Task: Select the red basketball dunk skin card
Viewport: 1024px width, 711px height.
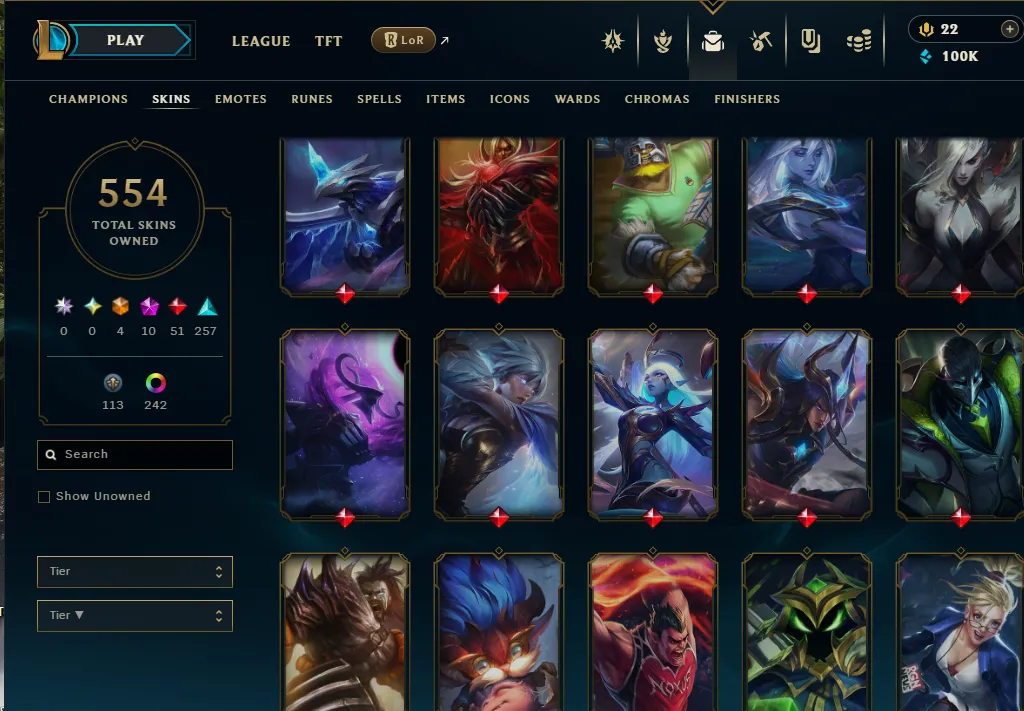Action: (653, 630)
